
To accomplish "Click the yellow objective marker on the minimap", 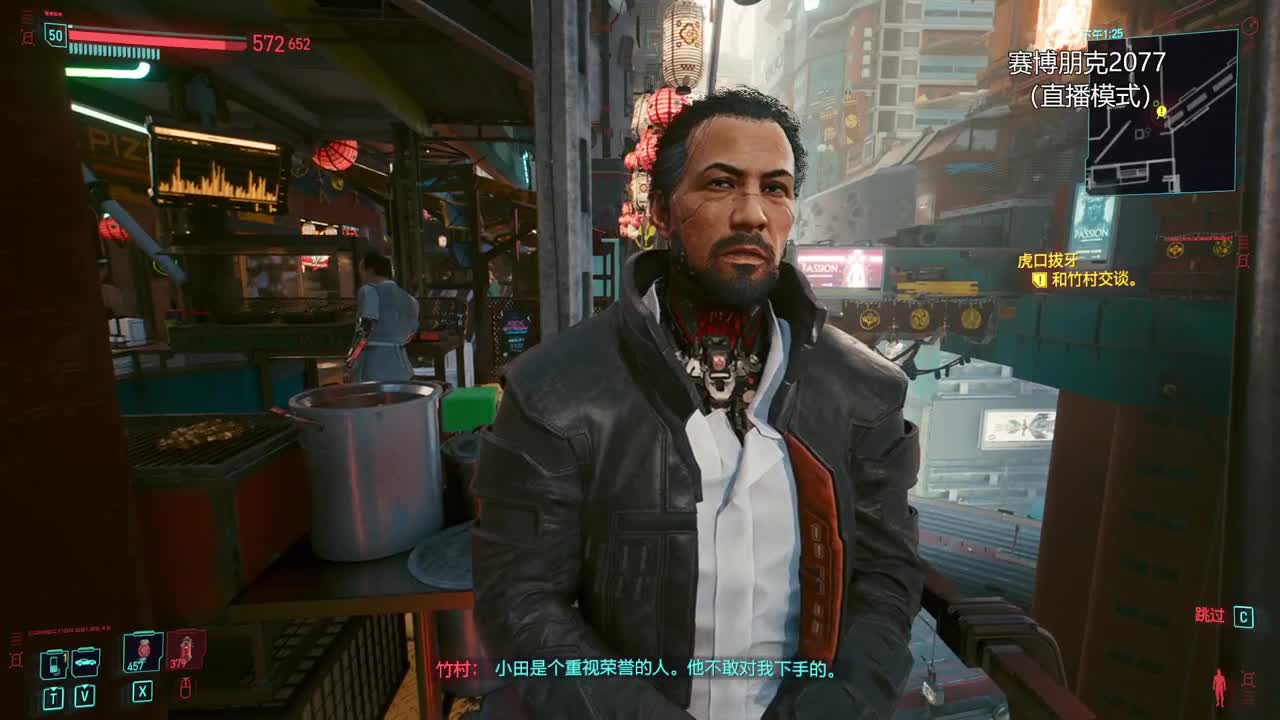I will 1161,111.
